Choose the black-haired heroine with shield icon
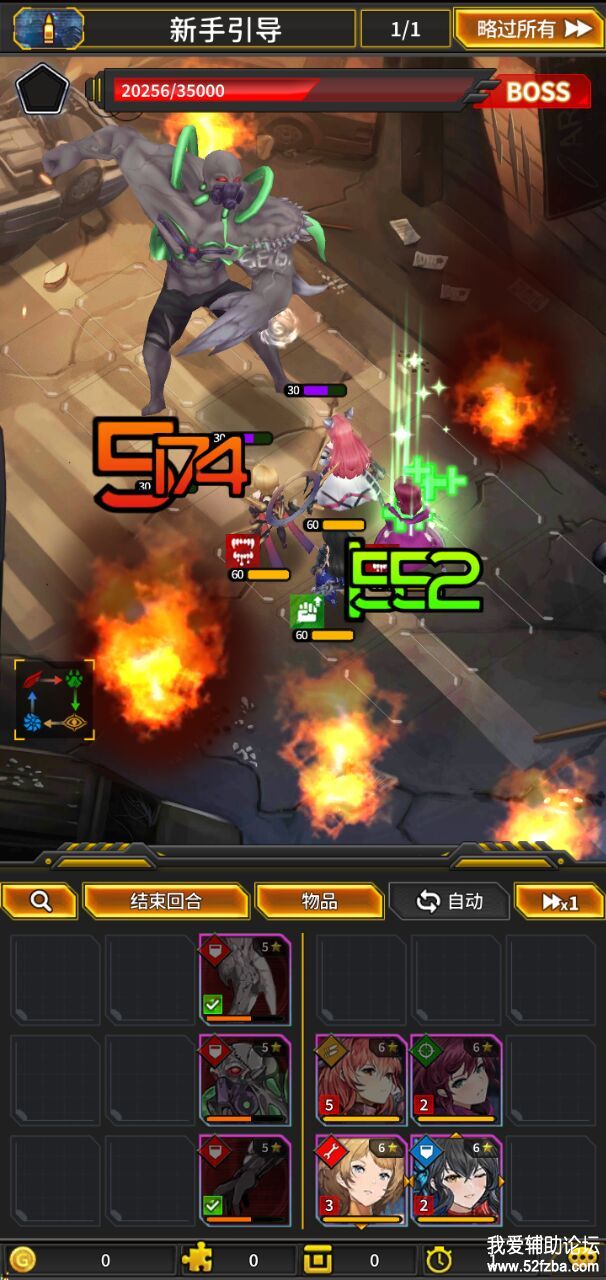Viewport: 606px width, 1280px height. pos(455,1179)
